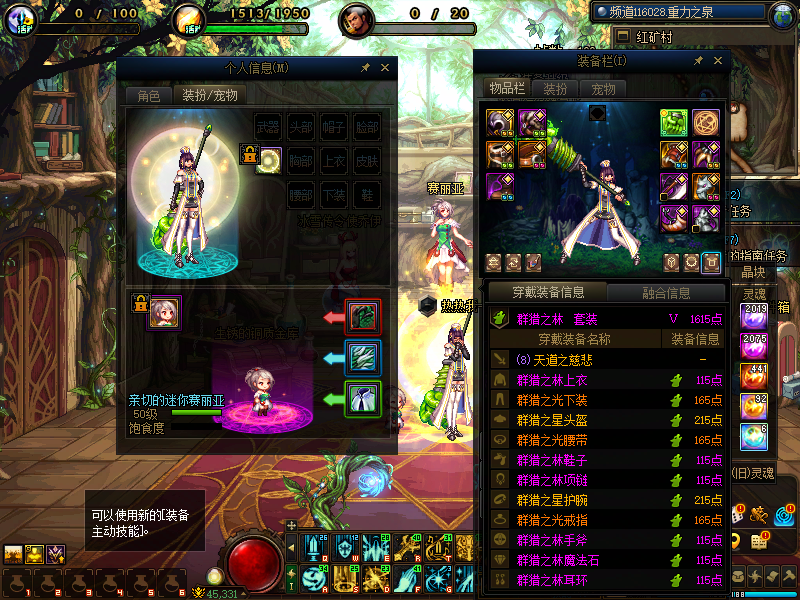800x600 pixels.
Task: Show the 融合信息 fusion info tab
Action: click(x=665, y=293)
